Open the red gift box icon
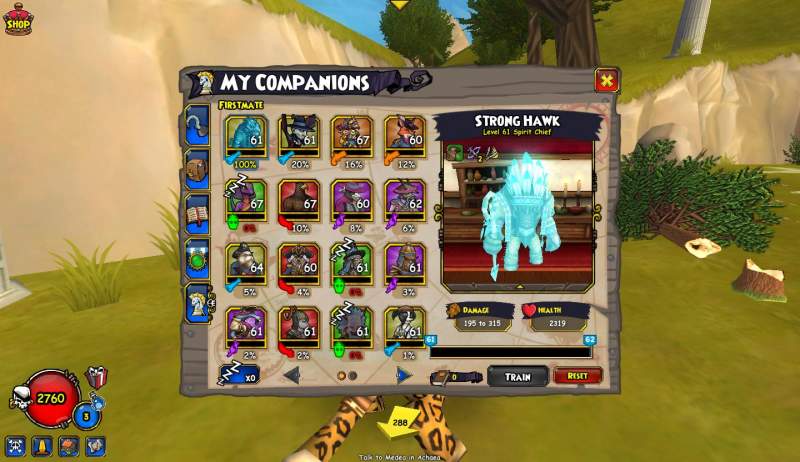800x462 pixels. click(x=97, y=378)
